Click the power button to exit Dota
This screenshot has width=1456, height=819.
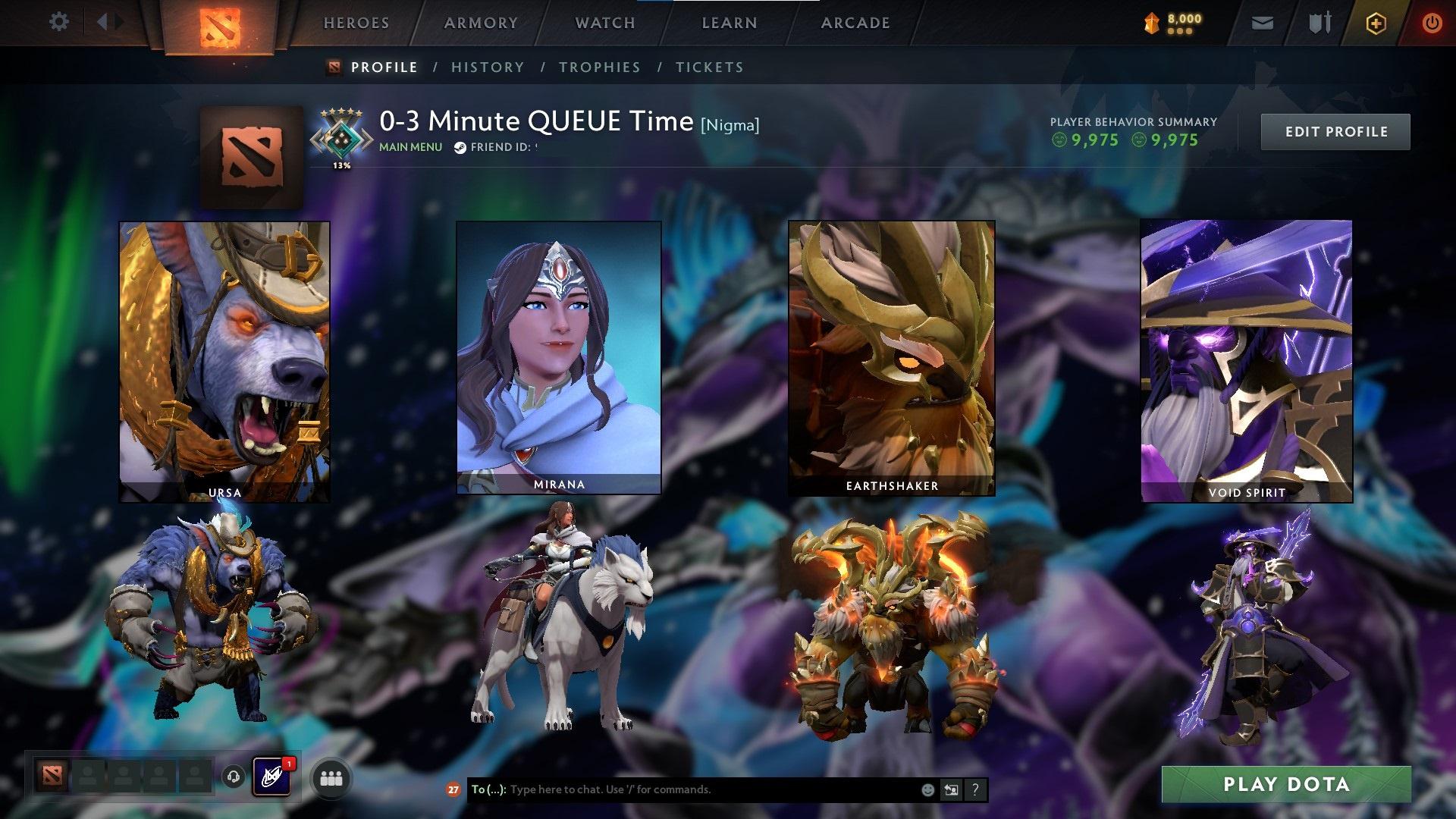(1432, 23)
